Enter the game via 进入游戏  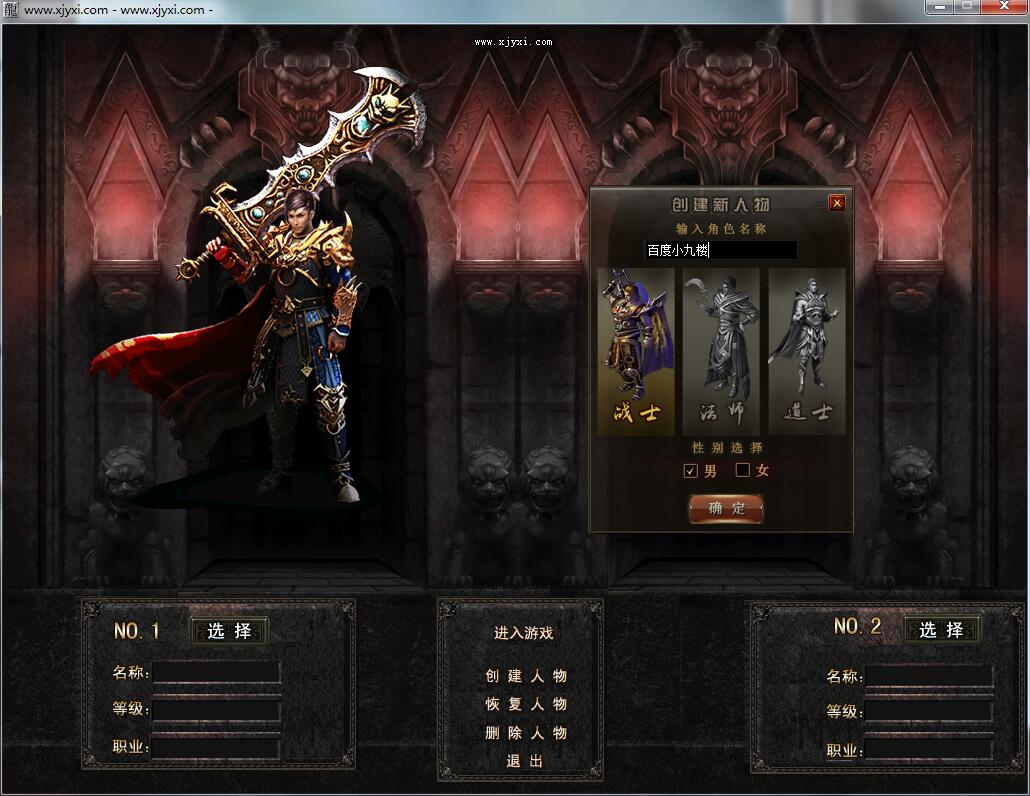pyautogui.click(x=523, y=632)
